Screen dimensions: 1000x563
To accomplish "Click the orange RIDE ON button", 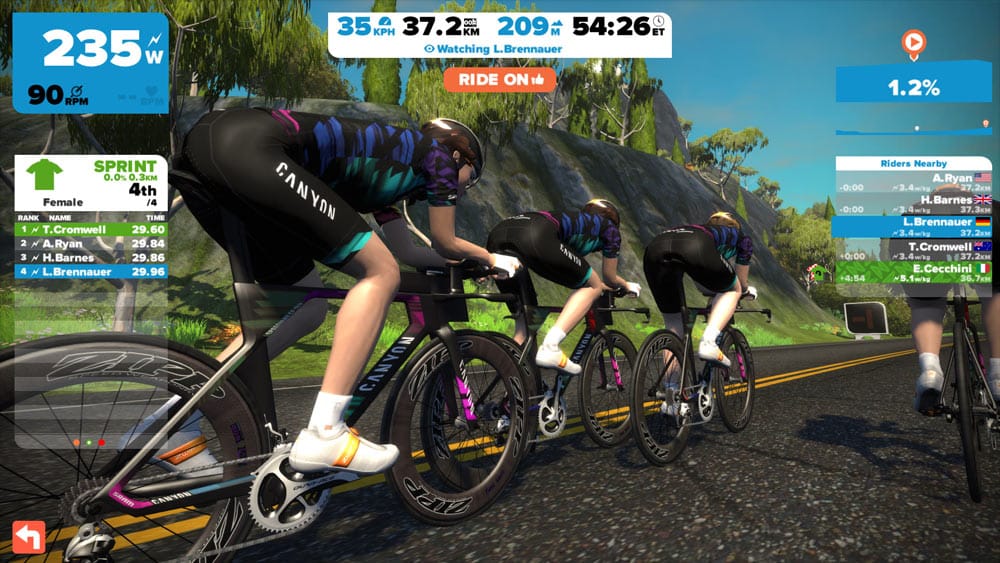I will [x=499, y=79].
